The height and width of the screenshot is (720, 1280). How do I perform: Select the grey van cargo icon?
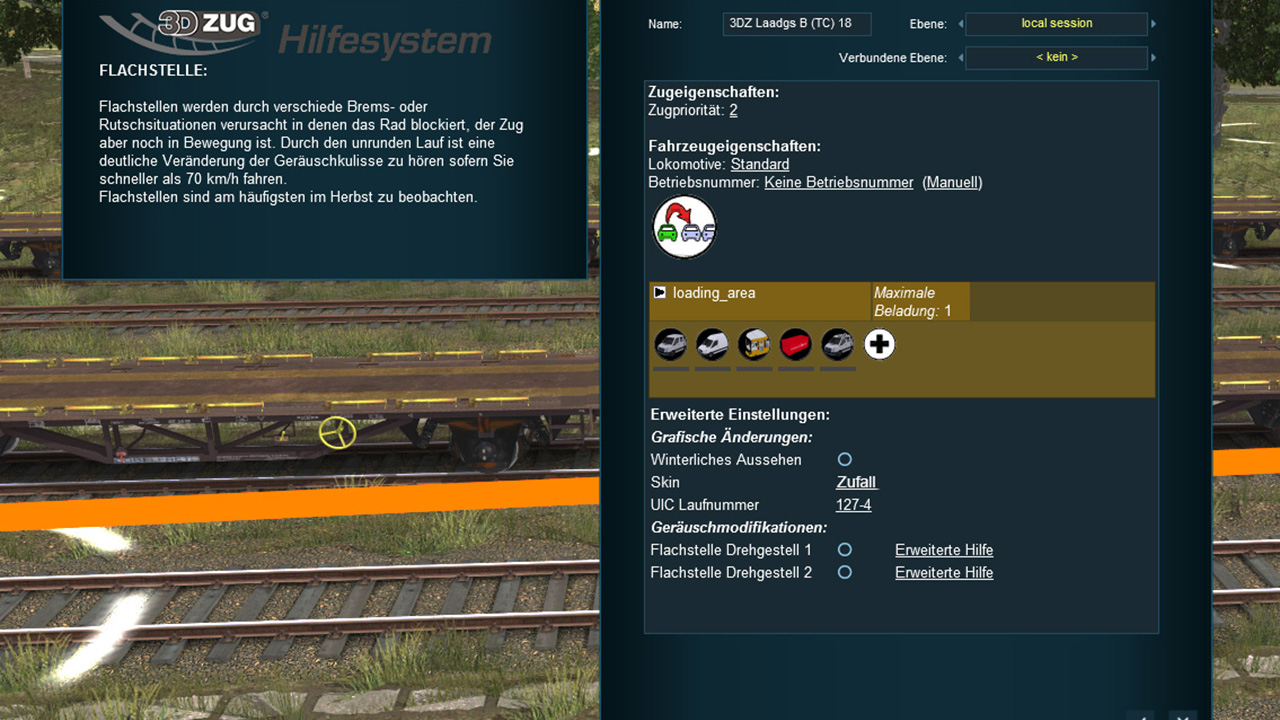(837, 344)
